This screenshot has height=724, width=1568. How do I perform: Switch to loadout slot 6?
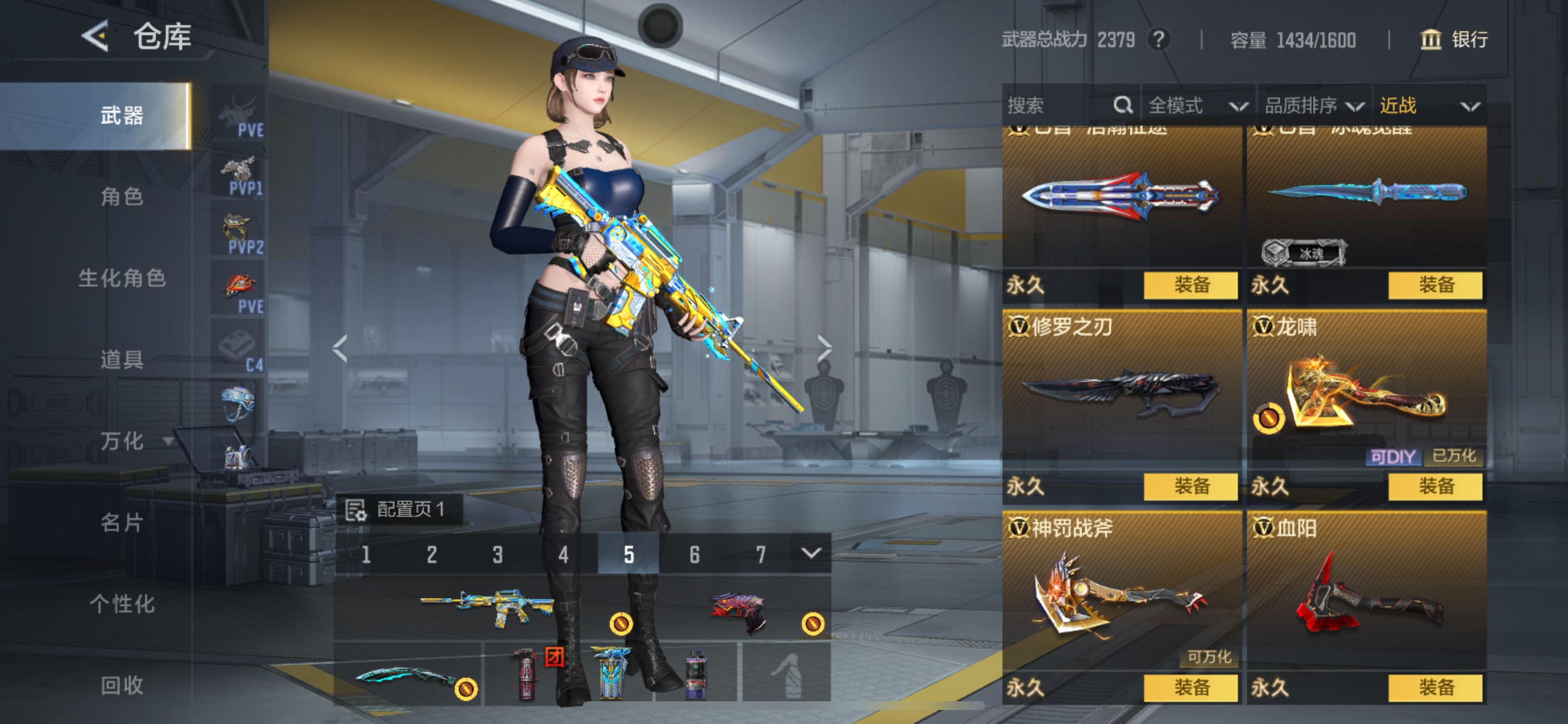pos(695,554)
